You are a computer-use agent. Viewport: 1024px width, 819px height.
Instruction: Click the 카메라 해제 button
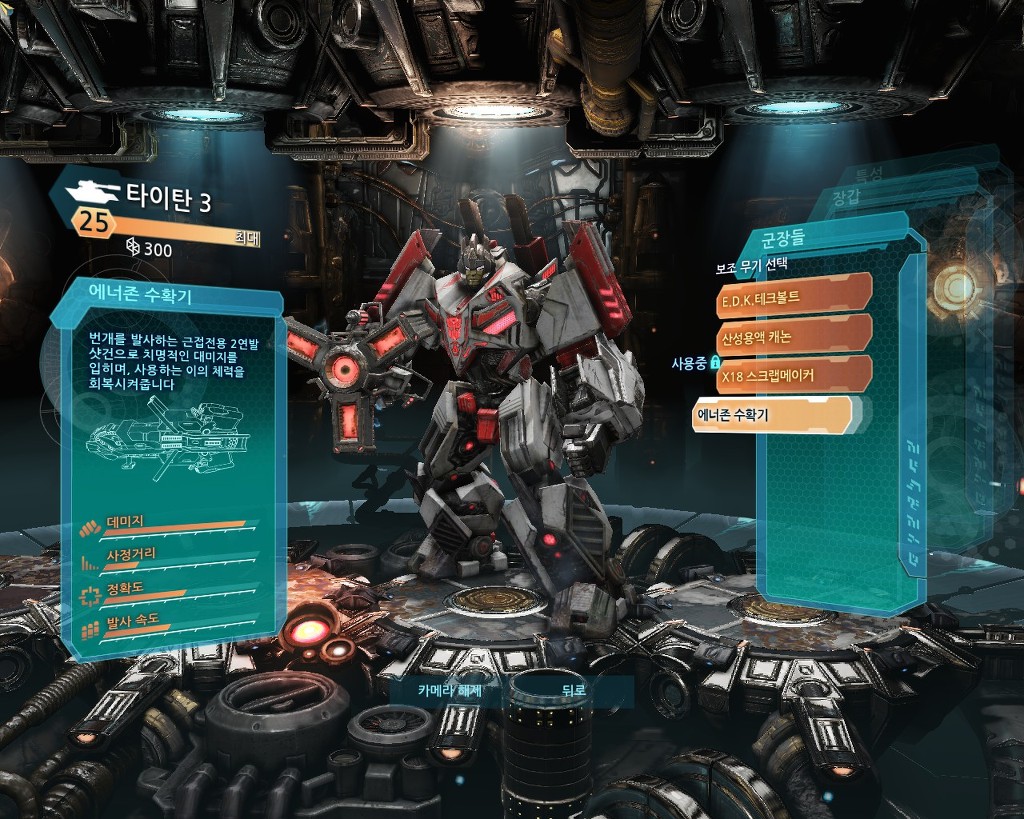coord(450,689)
